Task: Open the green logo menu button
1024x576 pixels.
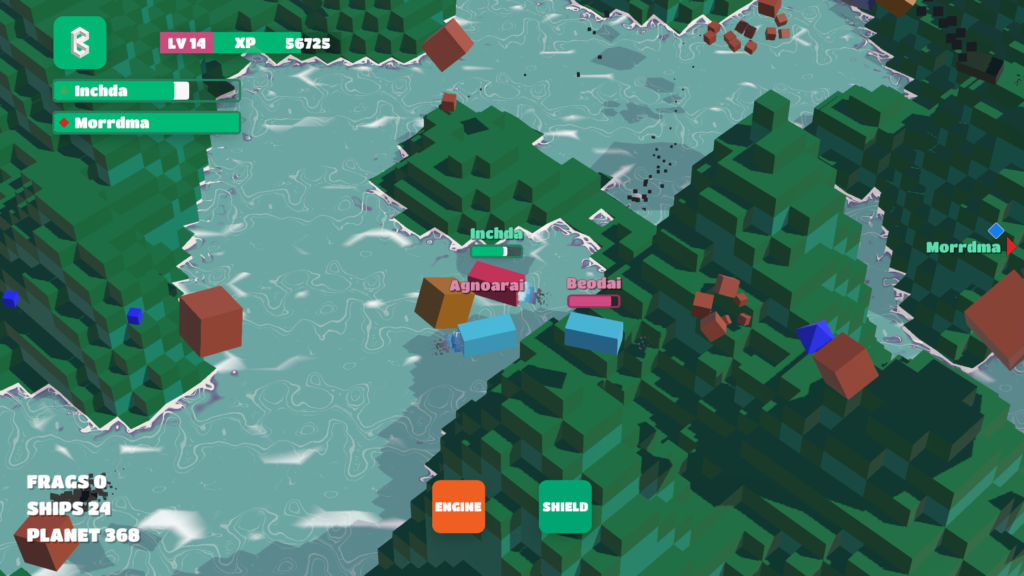Action: coord(79,43)
